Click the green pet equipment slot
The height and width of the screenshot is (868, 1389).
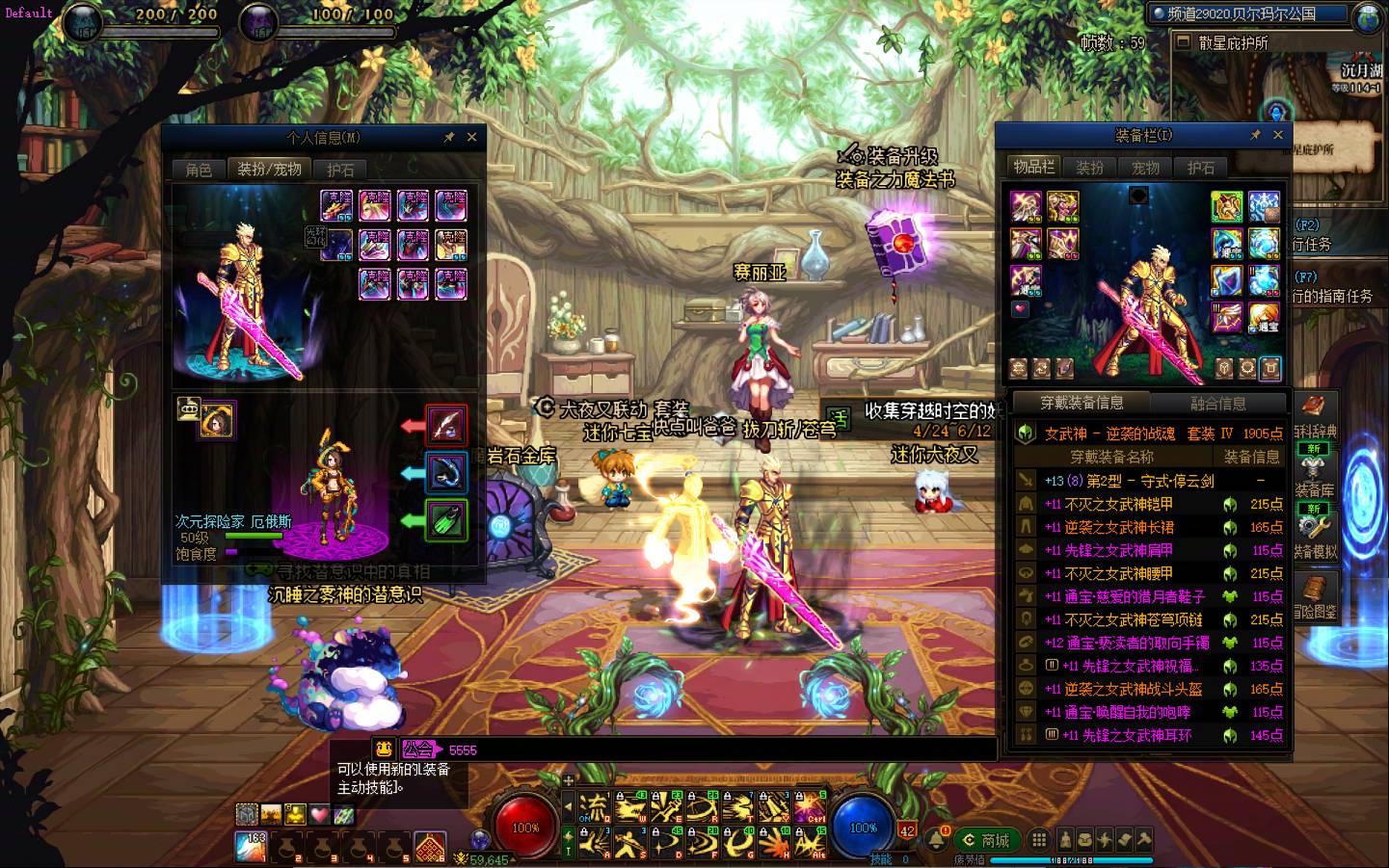click(445, 521)
